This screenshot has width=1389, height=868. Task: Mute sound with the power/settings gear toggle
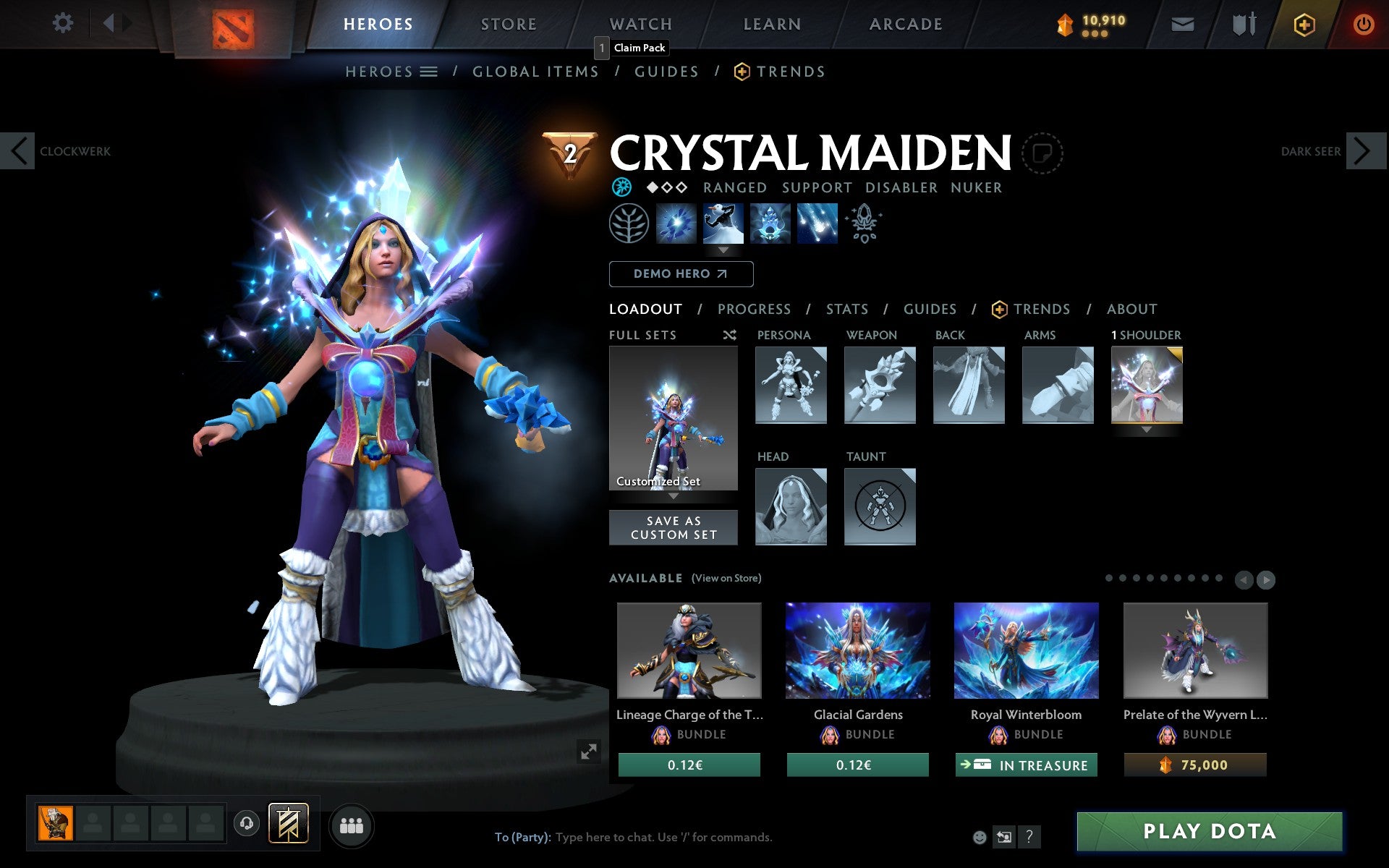click(x=64, y=23)
